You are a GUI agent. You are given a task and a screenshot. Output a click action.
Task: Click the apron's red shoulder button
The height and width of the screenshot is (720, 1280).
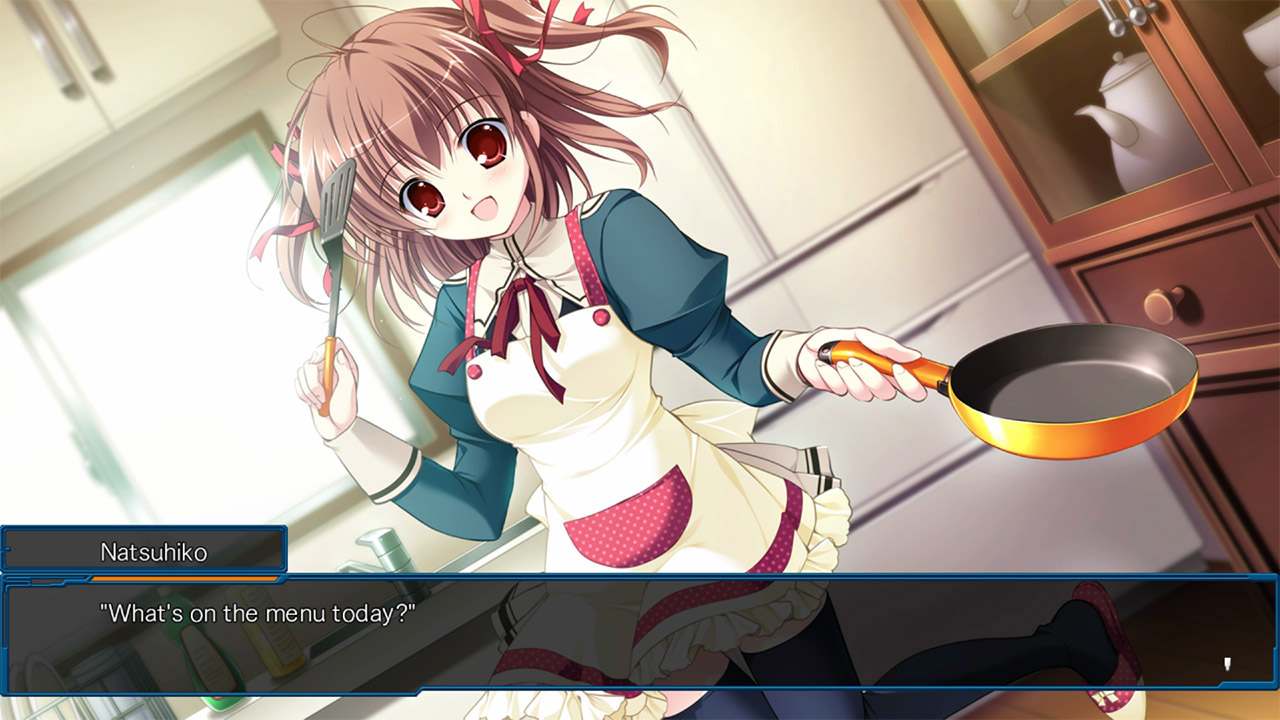(x=600, y=317)
